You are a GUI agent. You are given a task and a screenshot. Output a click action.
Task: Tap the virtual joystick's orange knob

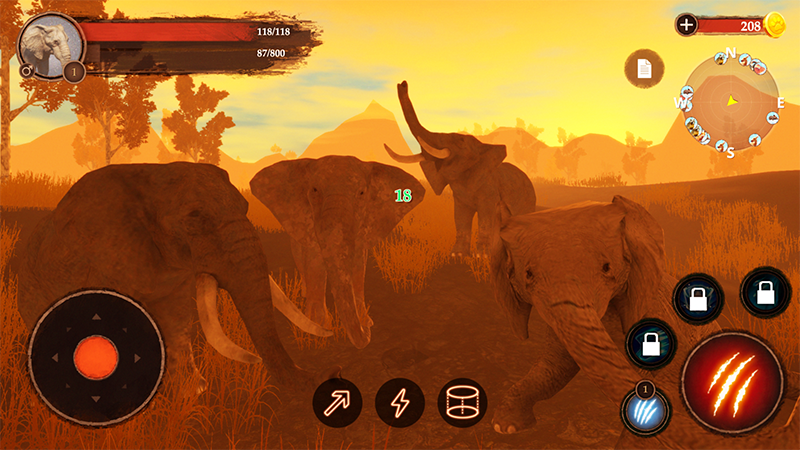pos(96,356)
